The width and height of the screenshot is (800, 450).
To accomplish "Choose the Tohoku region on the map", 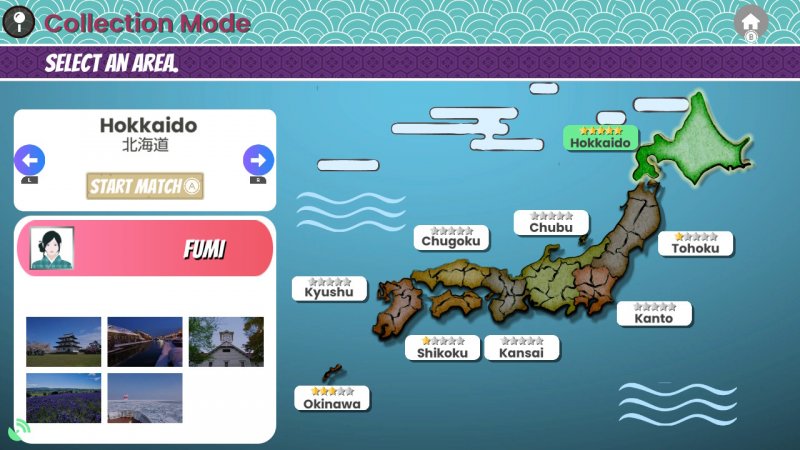I will click(x=695, y=244).
